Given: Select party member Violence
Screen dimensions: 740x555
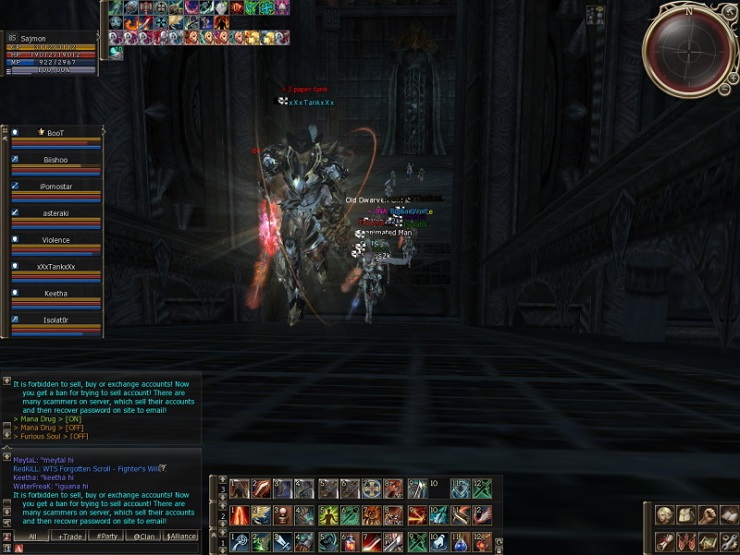Looking at the screenshot, I should [x=56, y=240].
